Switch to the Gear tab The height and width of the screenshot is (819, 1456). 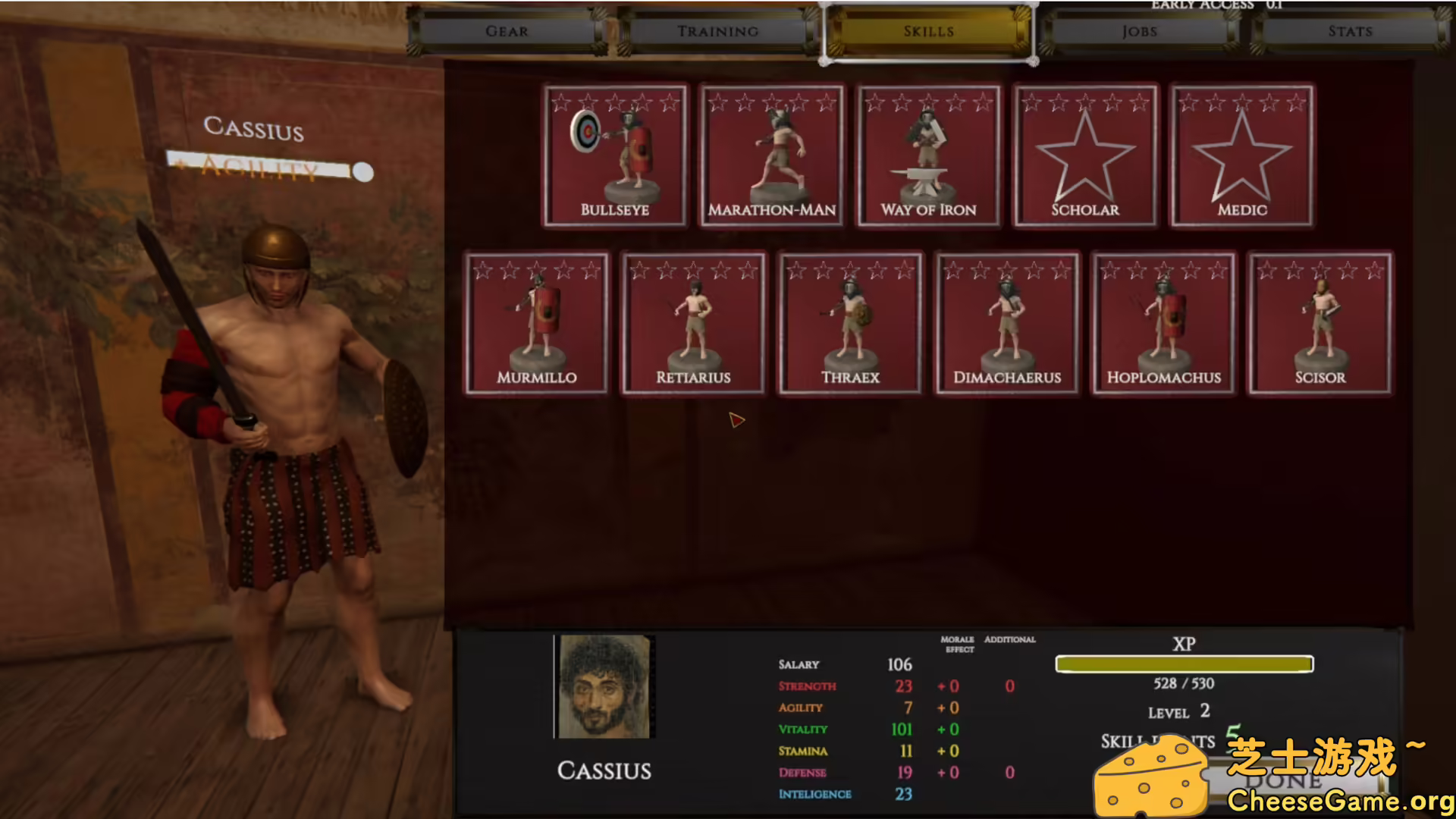[506, 31]
